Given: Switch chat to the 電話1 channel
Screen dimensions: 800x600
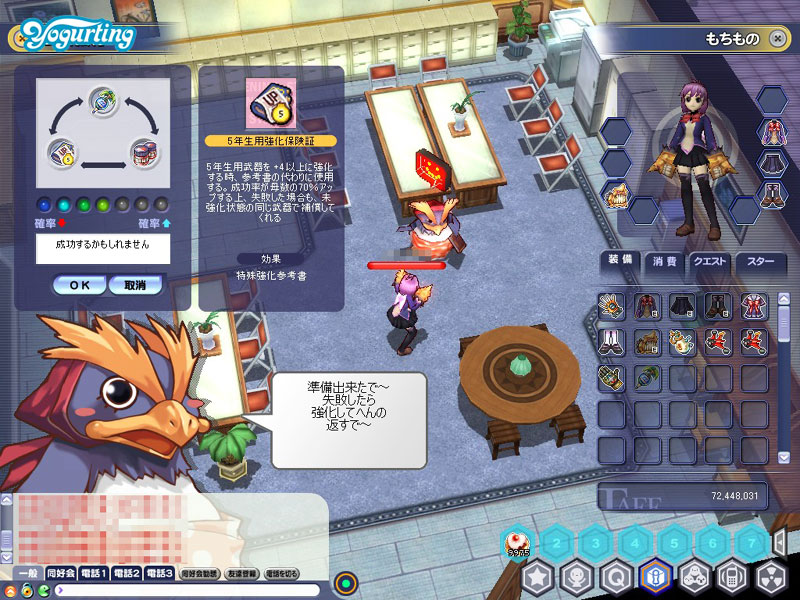Looking at the screenshot, I should click(x=96, y=574).
